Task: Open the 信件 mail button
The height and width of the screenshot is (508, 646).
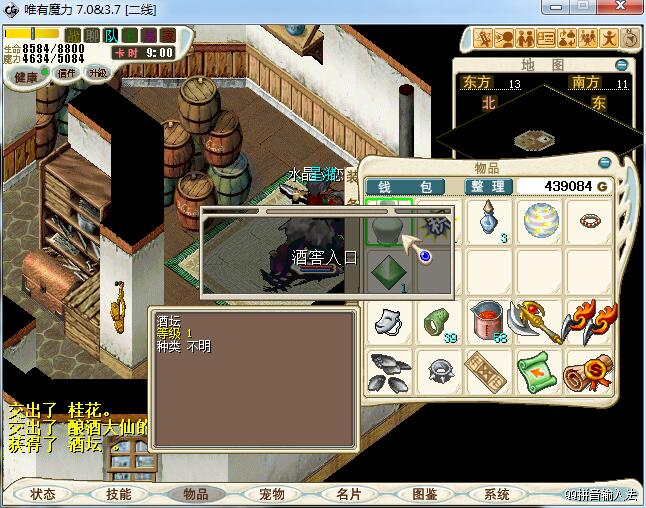Action: 68,73
